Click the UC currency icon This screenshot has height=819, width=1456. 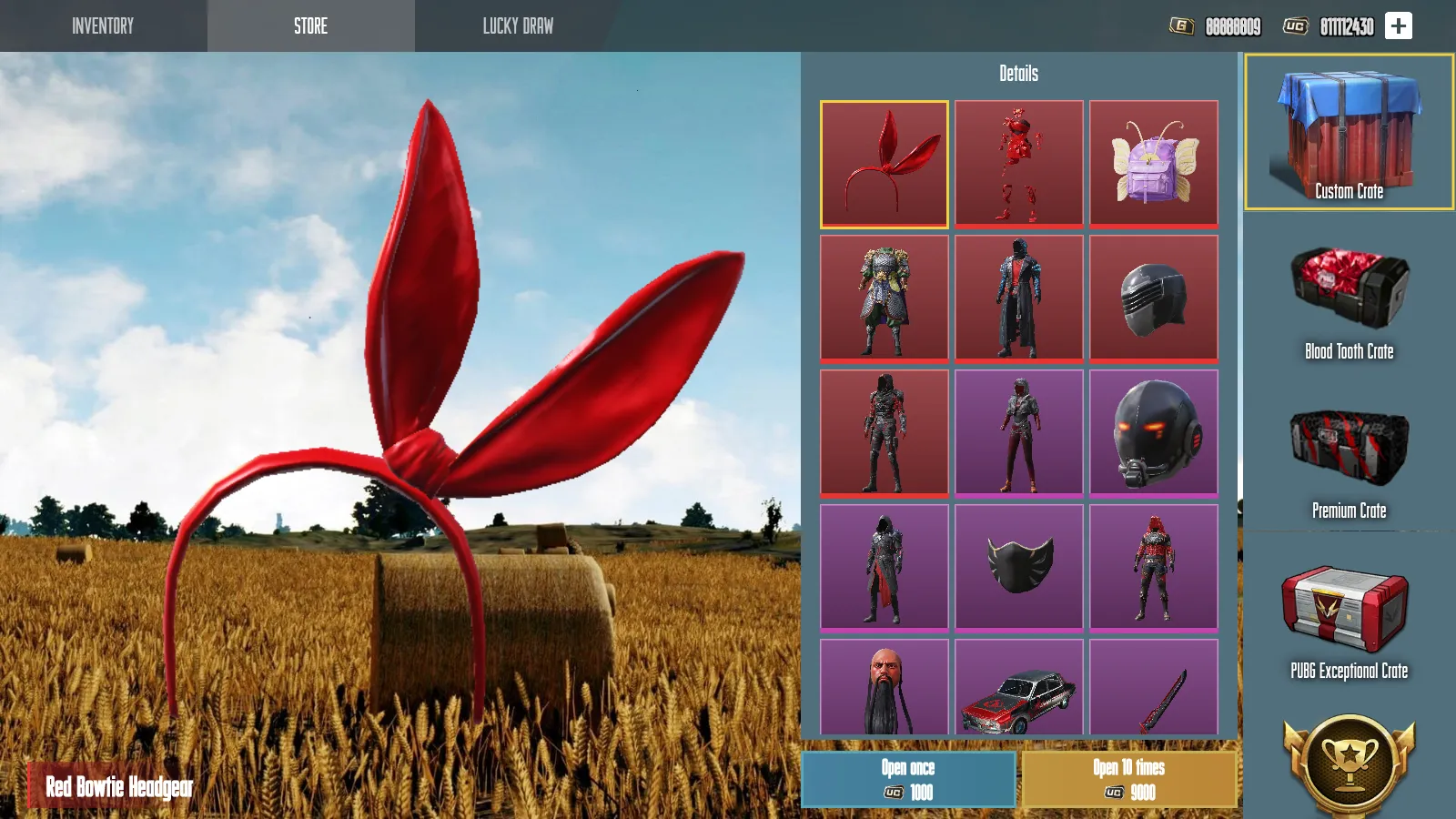pyautogui.click(x=1294, y=27)
